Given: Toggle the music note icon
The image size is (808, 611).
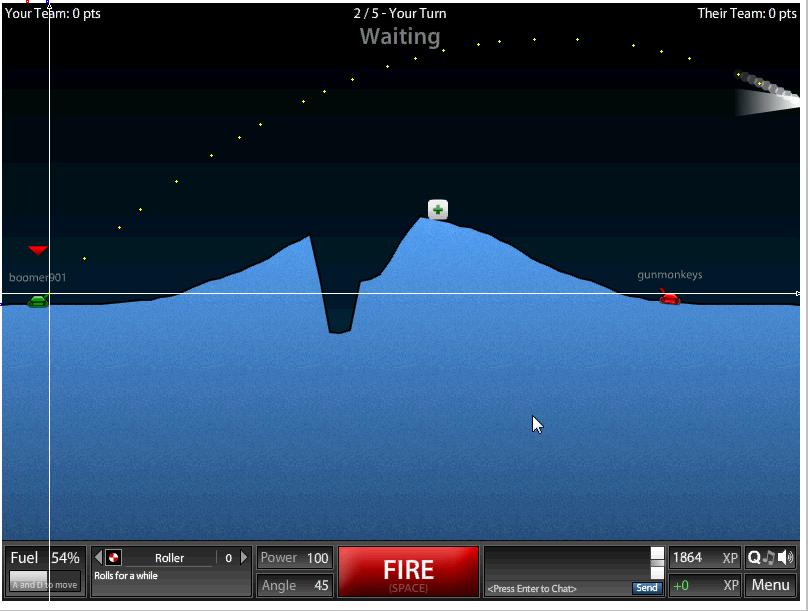Looking at the screenshot, I should (x=770, y=558).
